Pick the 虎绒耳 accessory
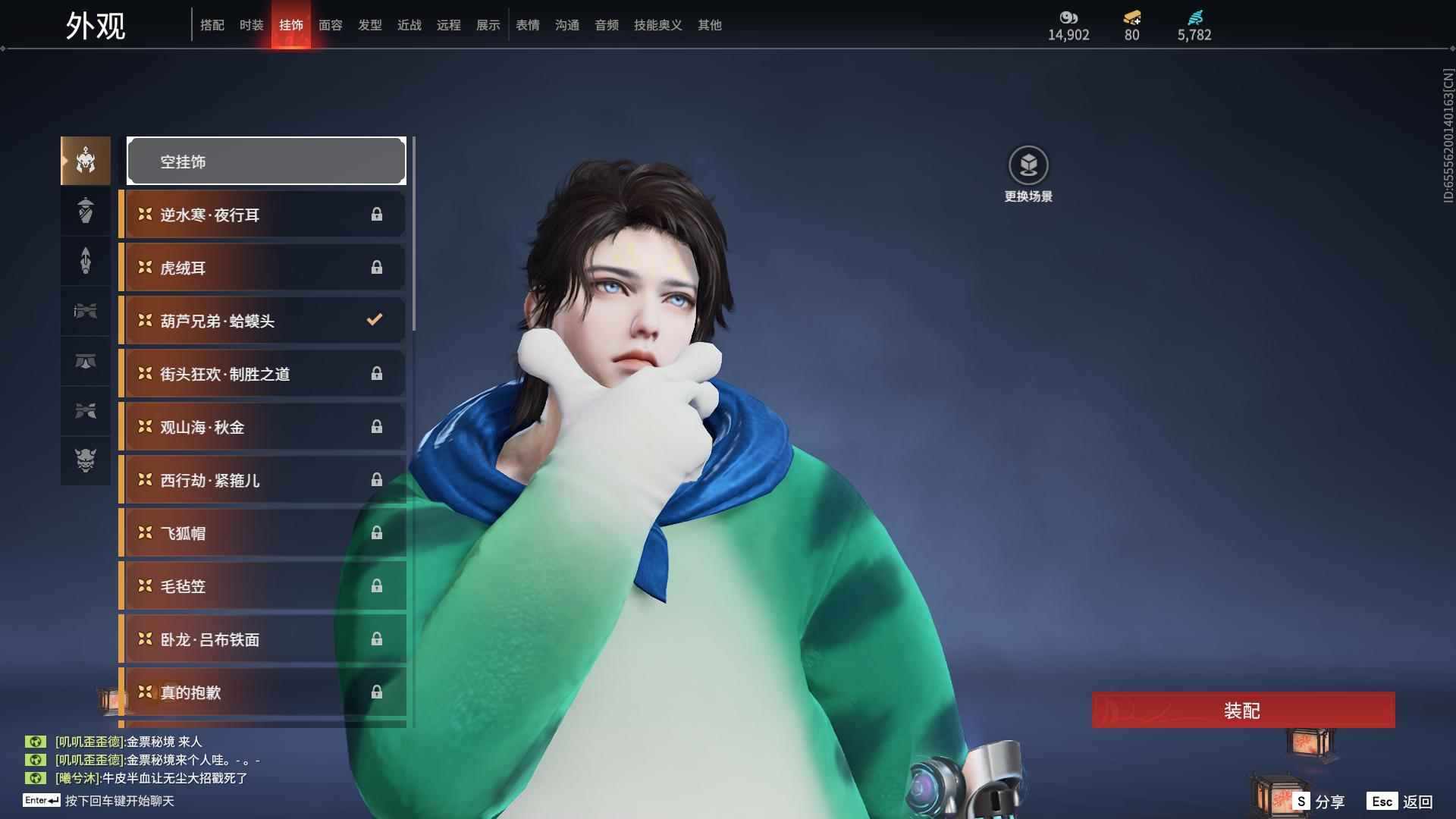 (x=262, y=268)
